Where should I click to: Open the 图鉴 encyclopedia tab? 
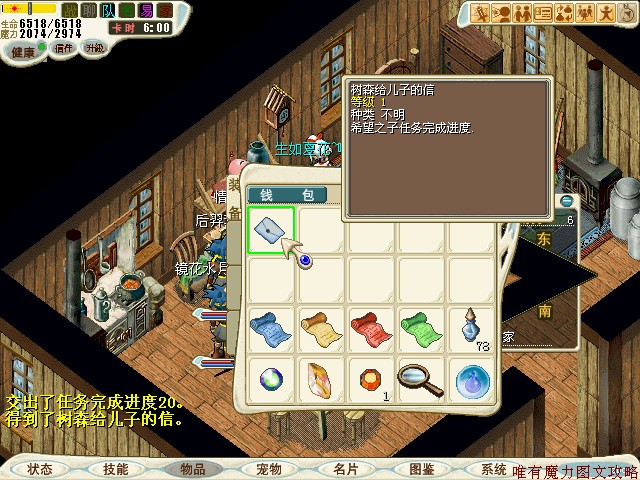pyautogui.click(x=422, y=468)
